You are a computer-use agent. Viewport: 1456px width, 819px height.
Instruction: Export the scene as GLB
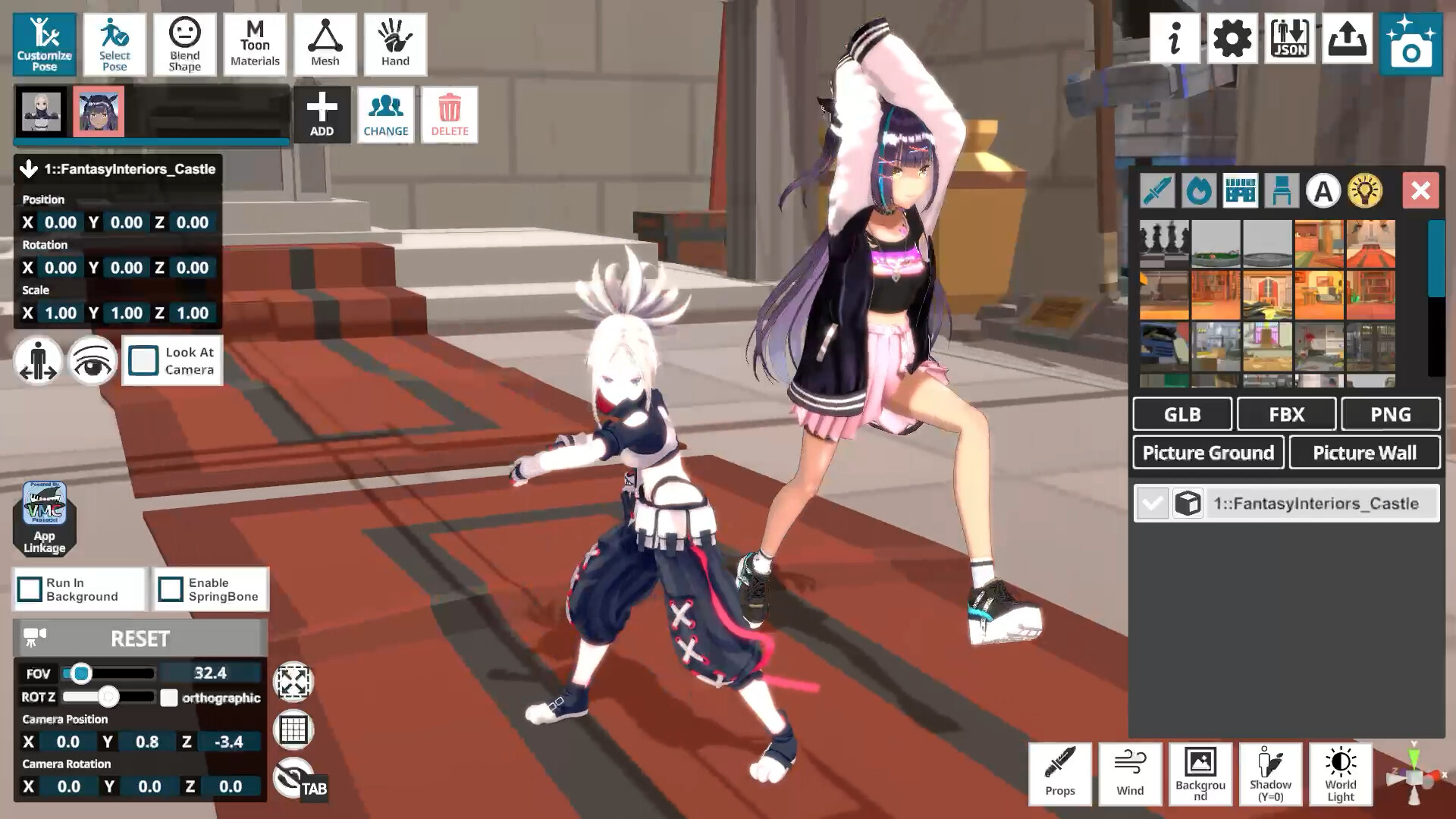[1181, 414]
